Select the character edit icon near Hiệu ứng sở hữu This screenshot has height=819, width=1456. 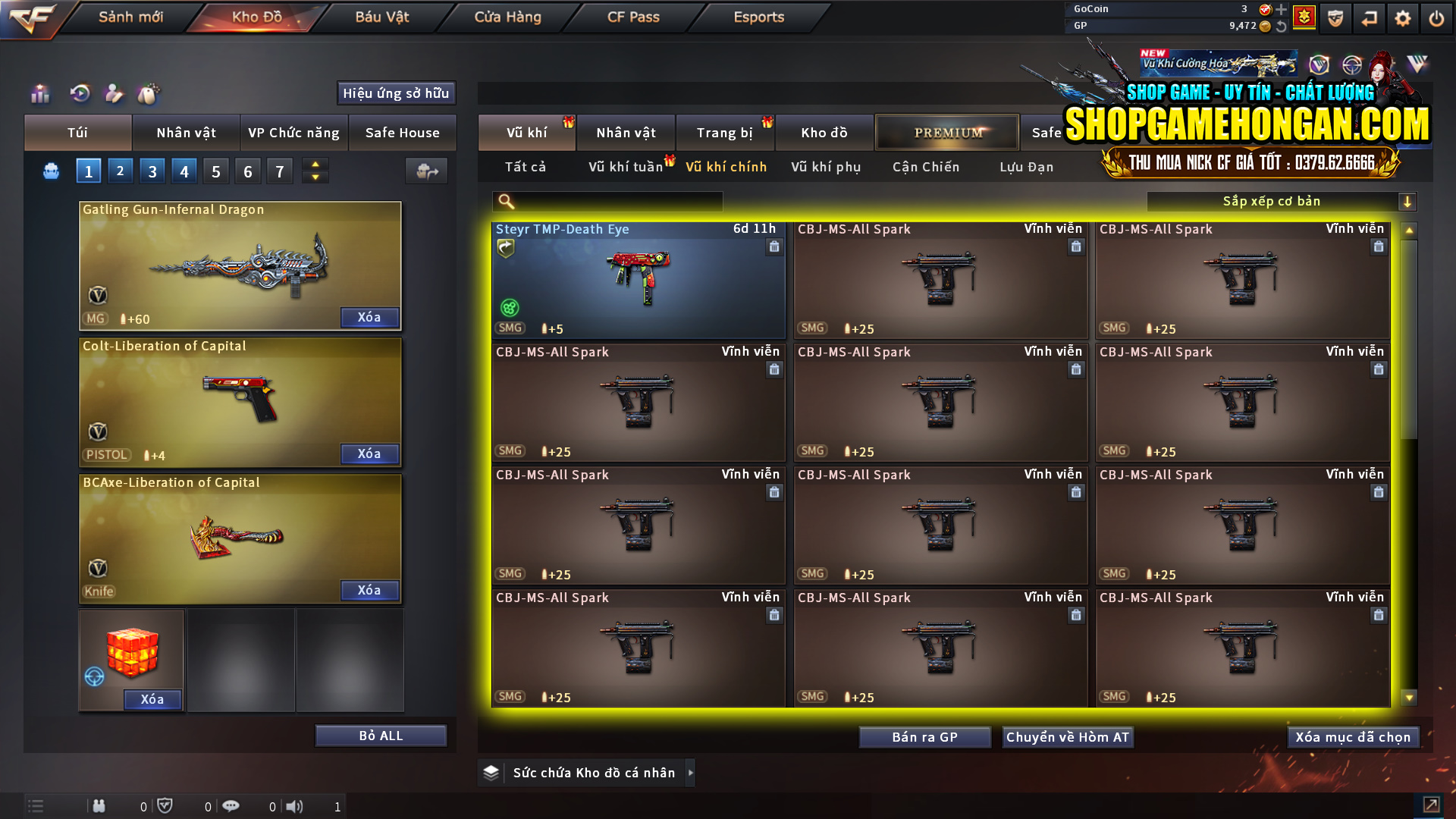[115, 93]
